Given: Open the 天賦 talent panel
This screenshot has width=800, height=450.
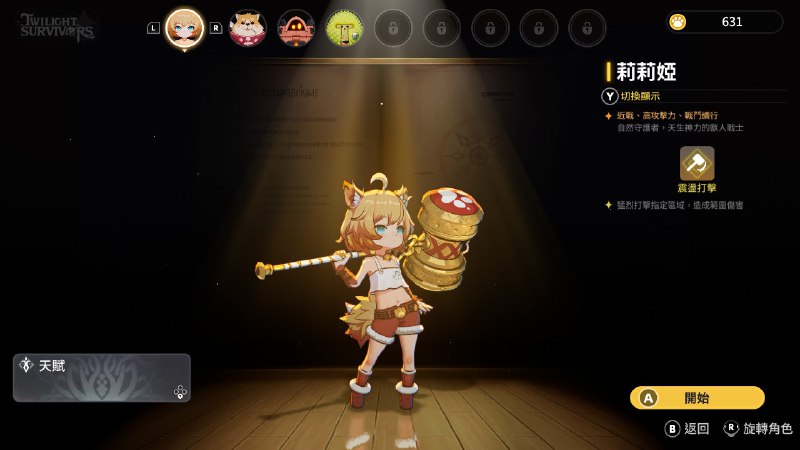Looking at the screenshot, I should [x=102, y=377].
